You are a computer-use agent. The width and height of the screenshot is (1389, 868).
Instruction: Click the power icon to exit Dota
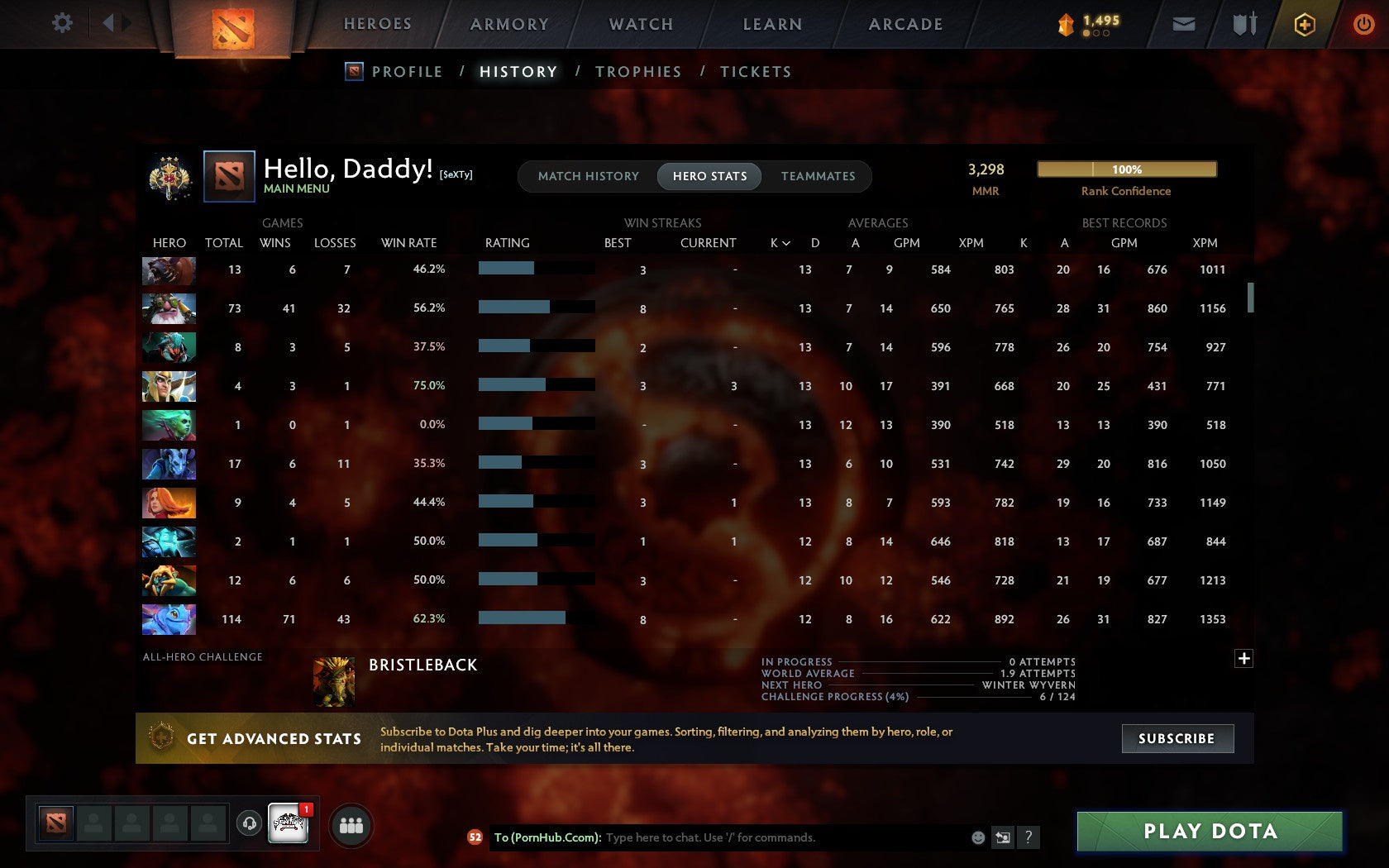[1364, 23]
